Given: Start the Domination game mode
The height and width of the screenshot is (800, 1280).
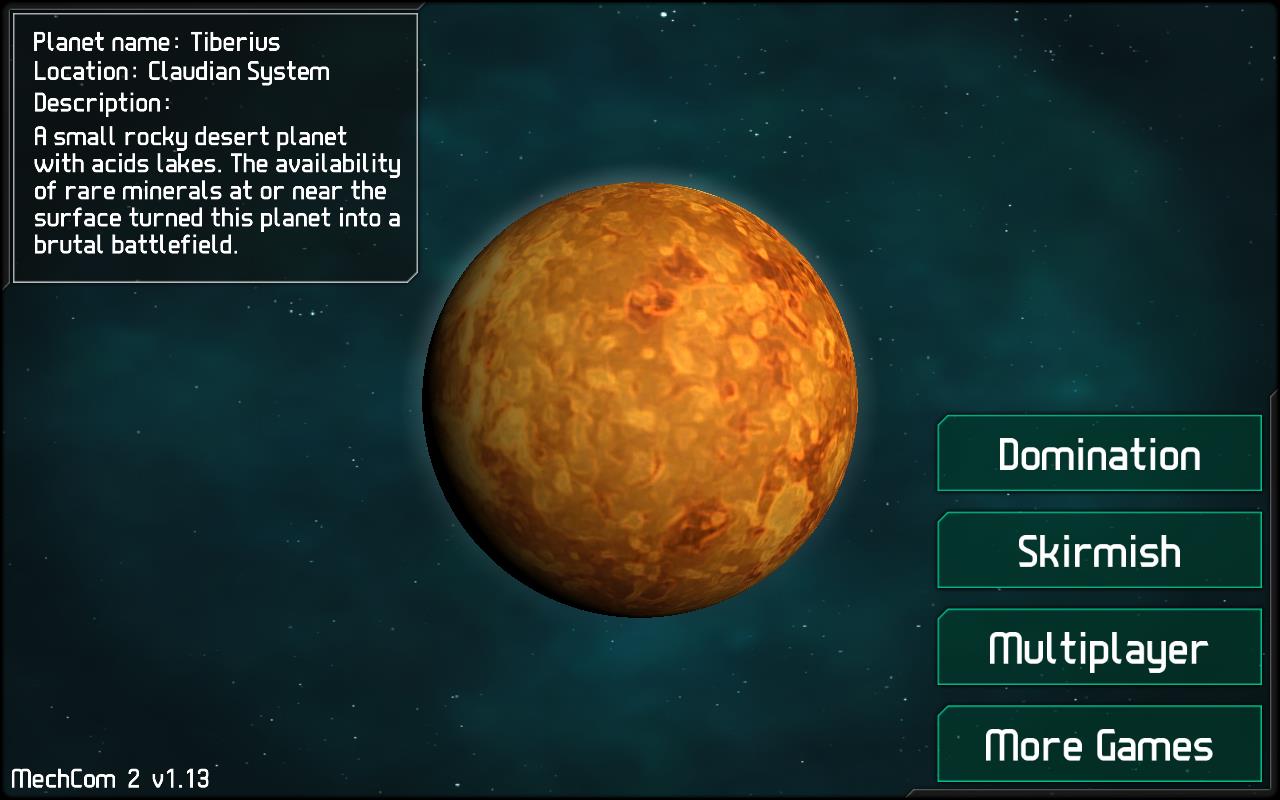Looking at the screenshot, I should point(1099,454).
